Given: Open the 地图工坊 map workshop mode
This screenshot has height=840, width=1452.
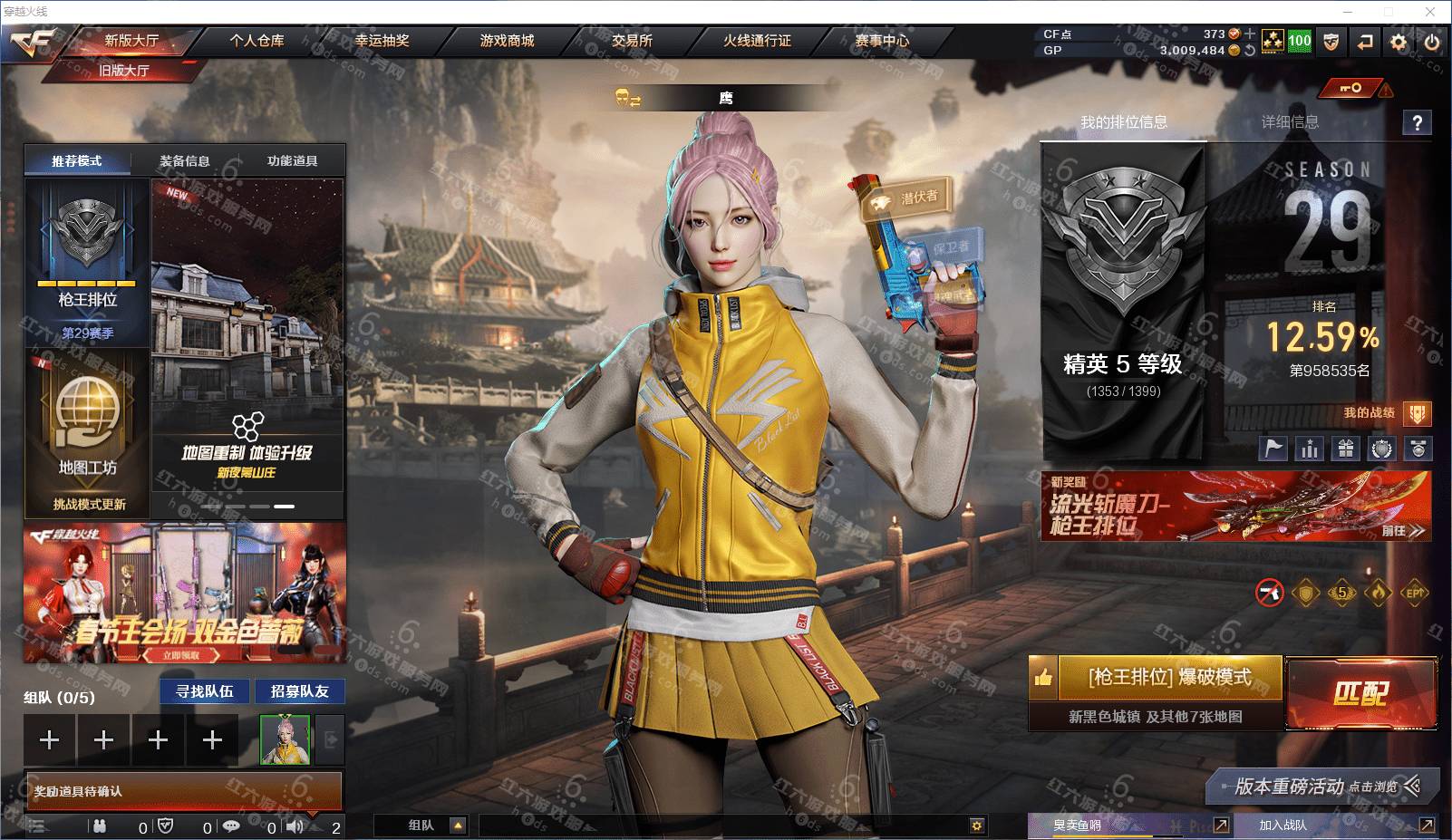Looking at the screenshot, I should (88, 433).
